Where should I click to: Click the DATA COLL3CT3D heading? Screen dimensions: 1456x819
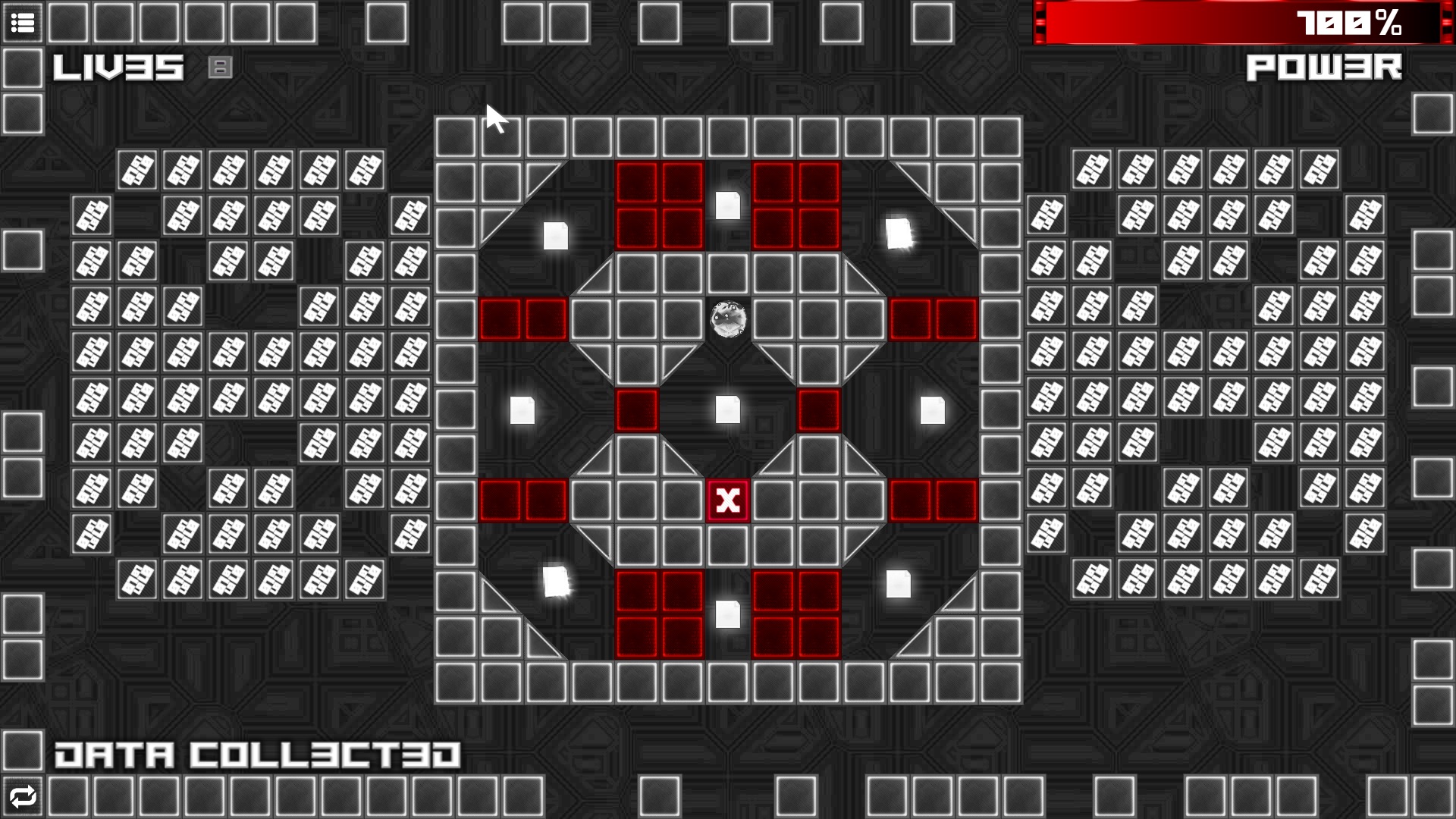(x=258, y=753)
